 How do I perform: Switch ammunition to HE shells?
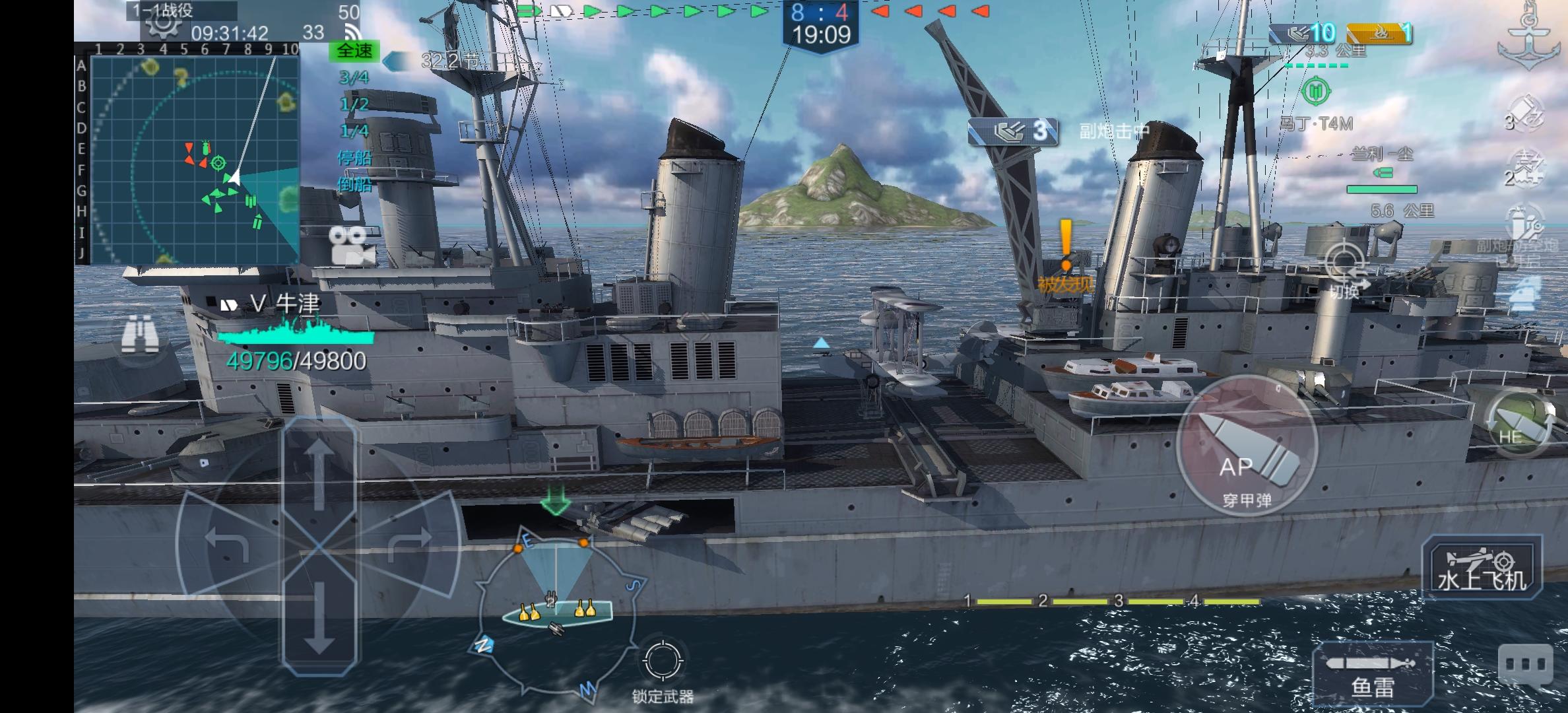point(1515,424)
